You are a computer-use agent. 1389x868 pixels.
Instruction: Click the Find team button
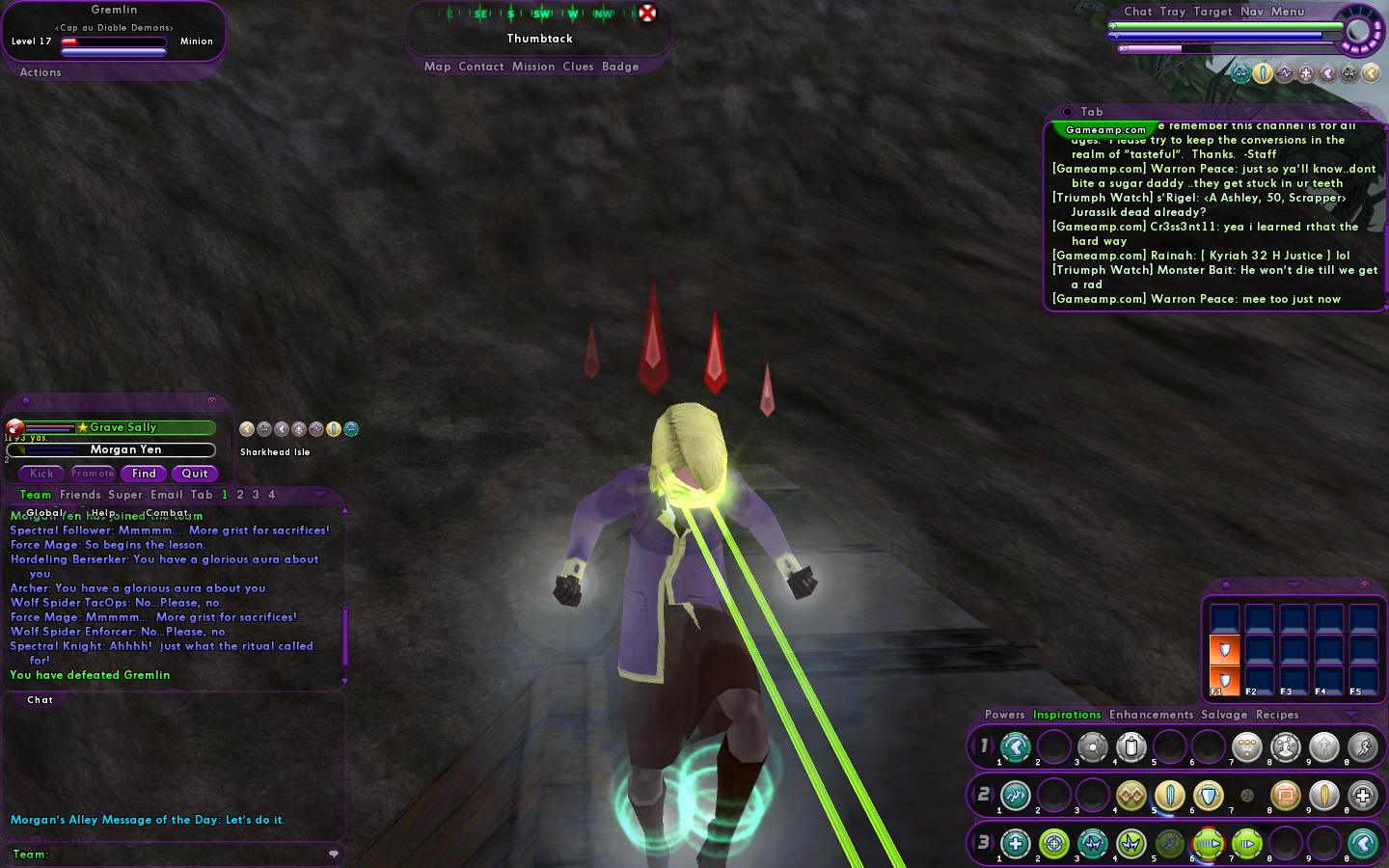coord(144,474)
